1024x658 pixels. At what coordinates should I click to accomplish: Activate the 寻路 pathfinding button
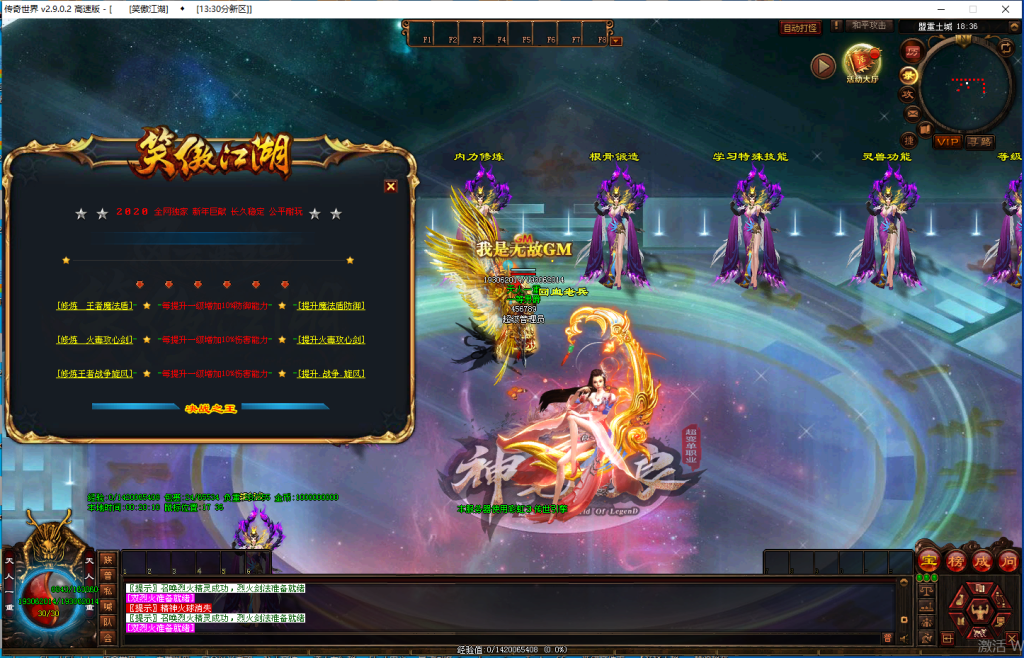(x=980, y=142)
